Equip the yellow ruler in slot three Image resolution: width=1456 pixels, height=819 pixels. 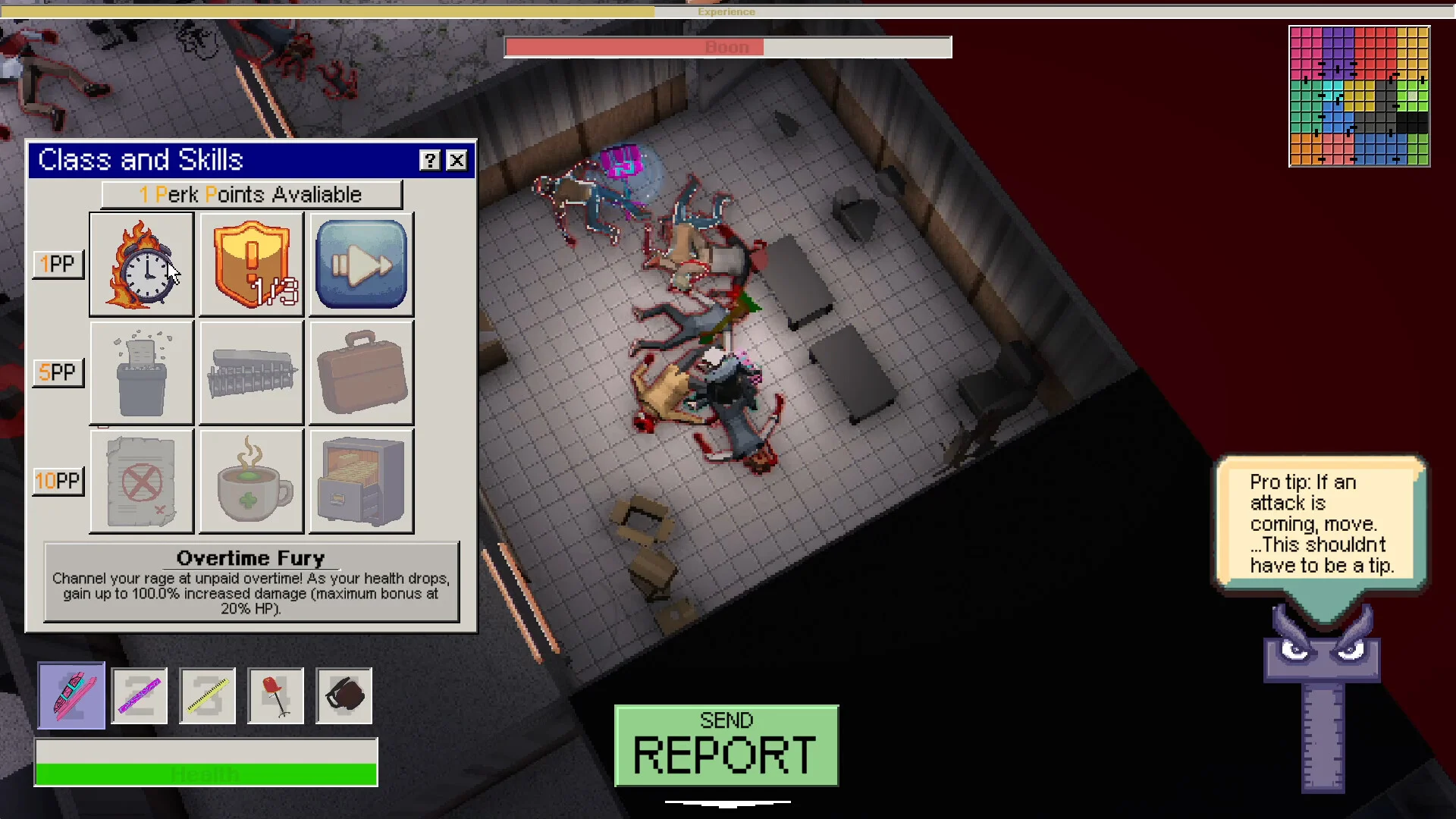click(208, 695)
